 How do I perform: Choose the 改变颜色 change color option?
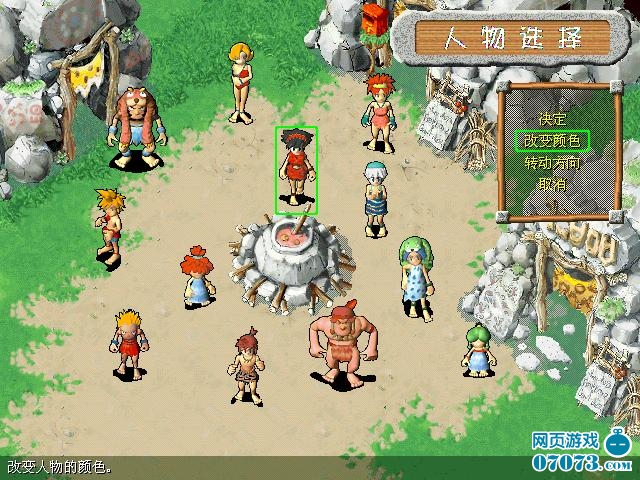[552, 140]
